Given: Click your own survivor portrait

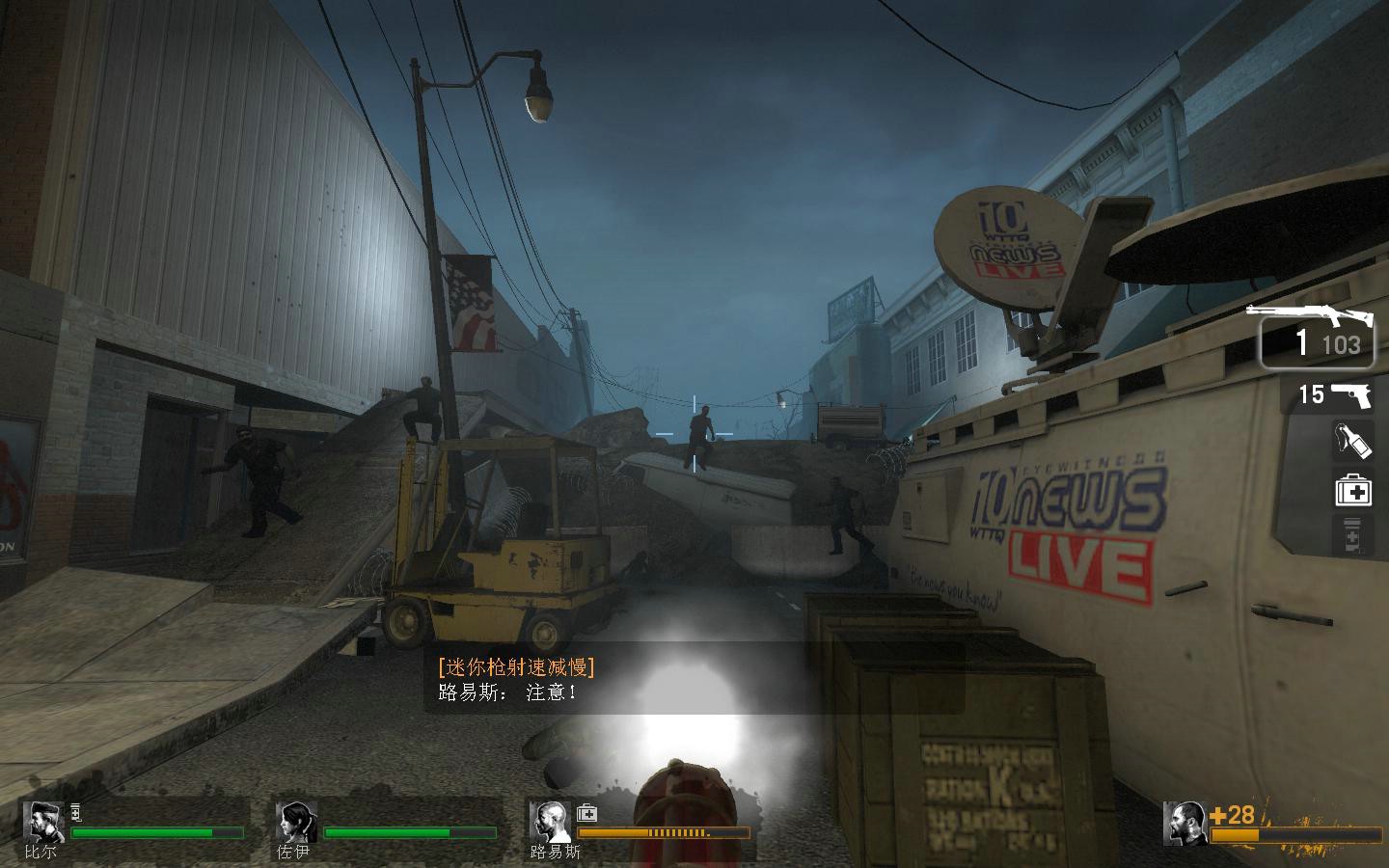Looking at the screenshot, I should coord(1185,822).
